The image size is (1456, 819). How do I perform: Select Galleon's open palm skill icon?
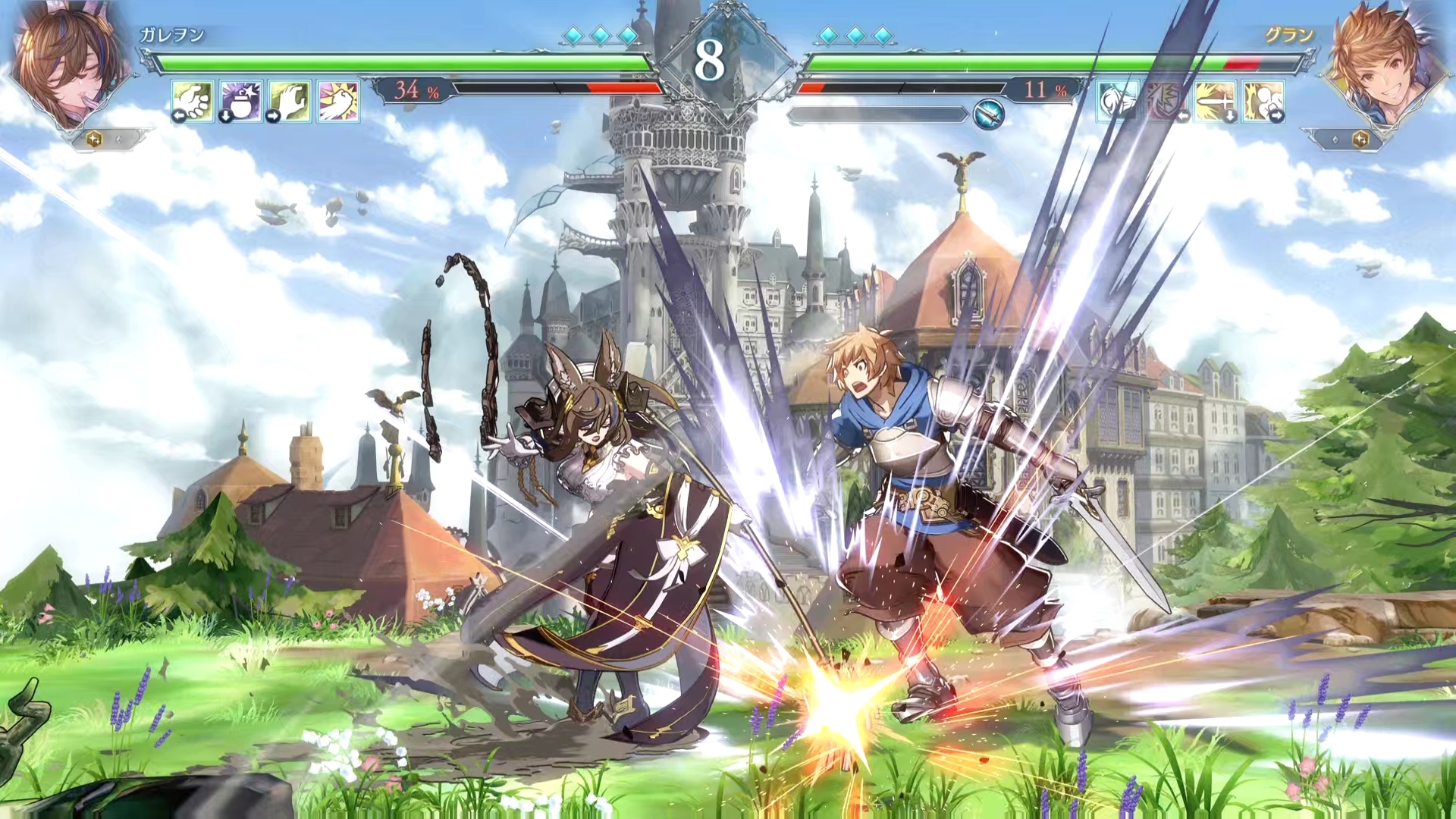coord(193,101)
